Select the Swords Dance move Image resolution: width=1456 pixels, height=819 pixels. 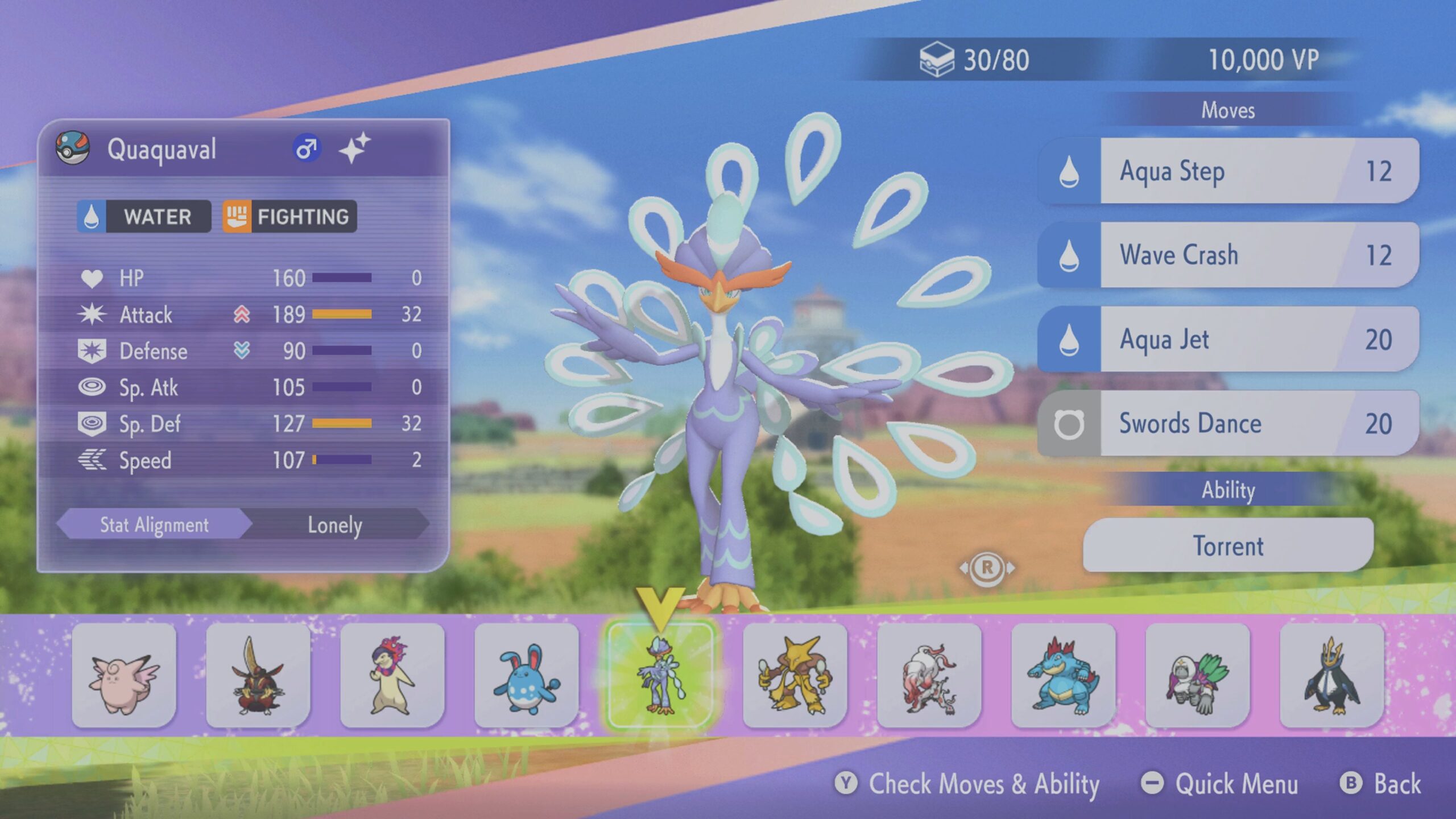tap(1228, 423)
